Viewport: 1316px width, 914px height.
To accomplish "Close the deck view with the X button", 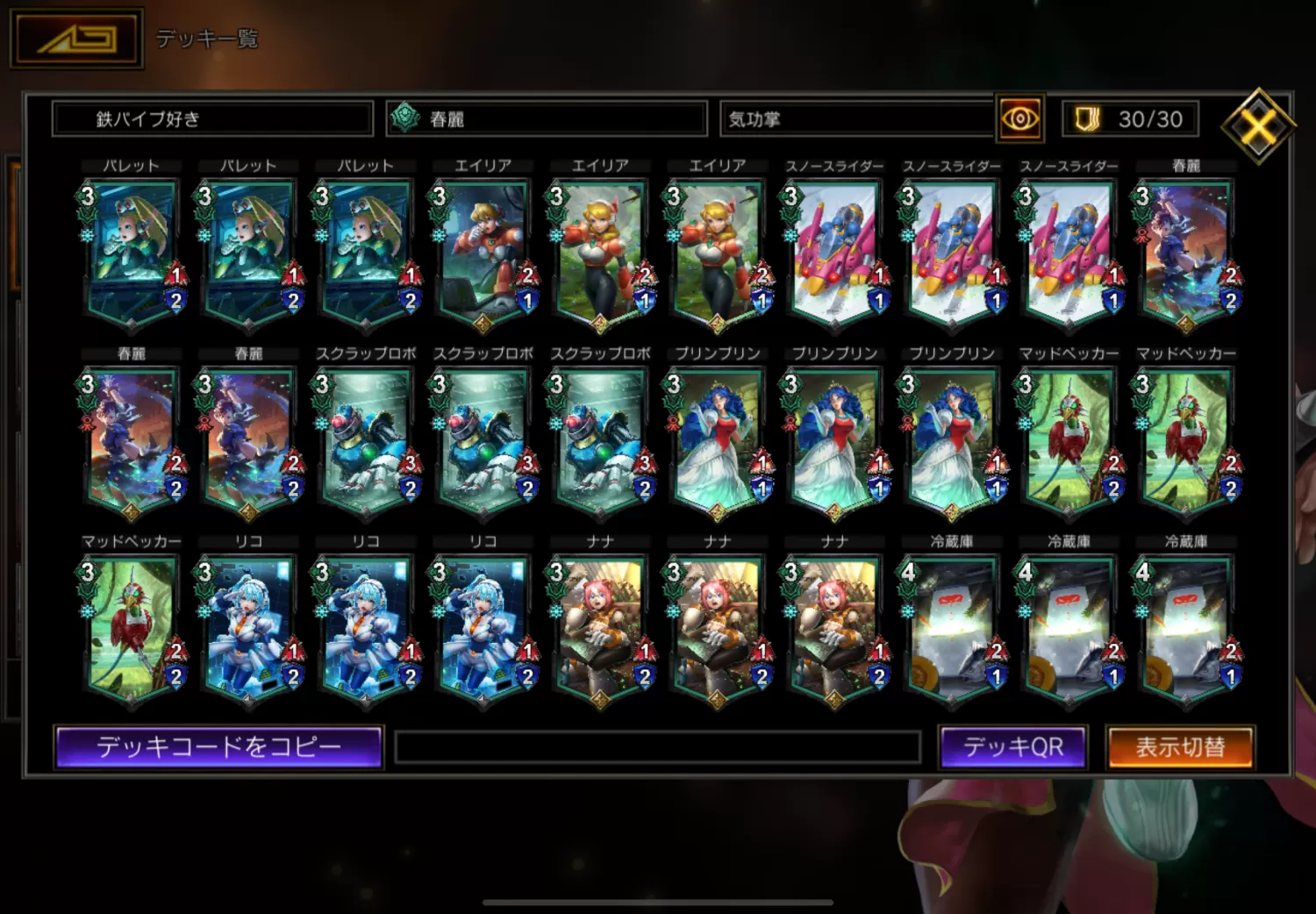I will [1258, 126].
